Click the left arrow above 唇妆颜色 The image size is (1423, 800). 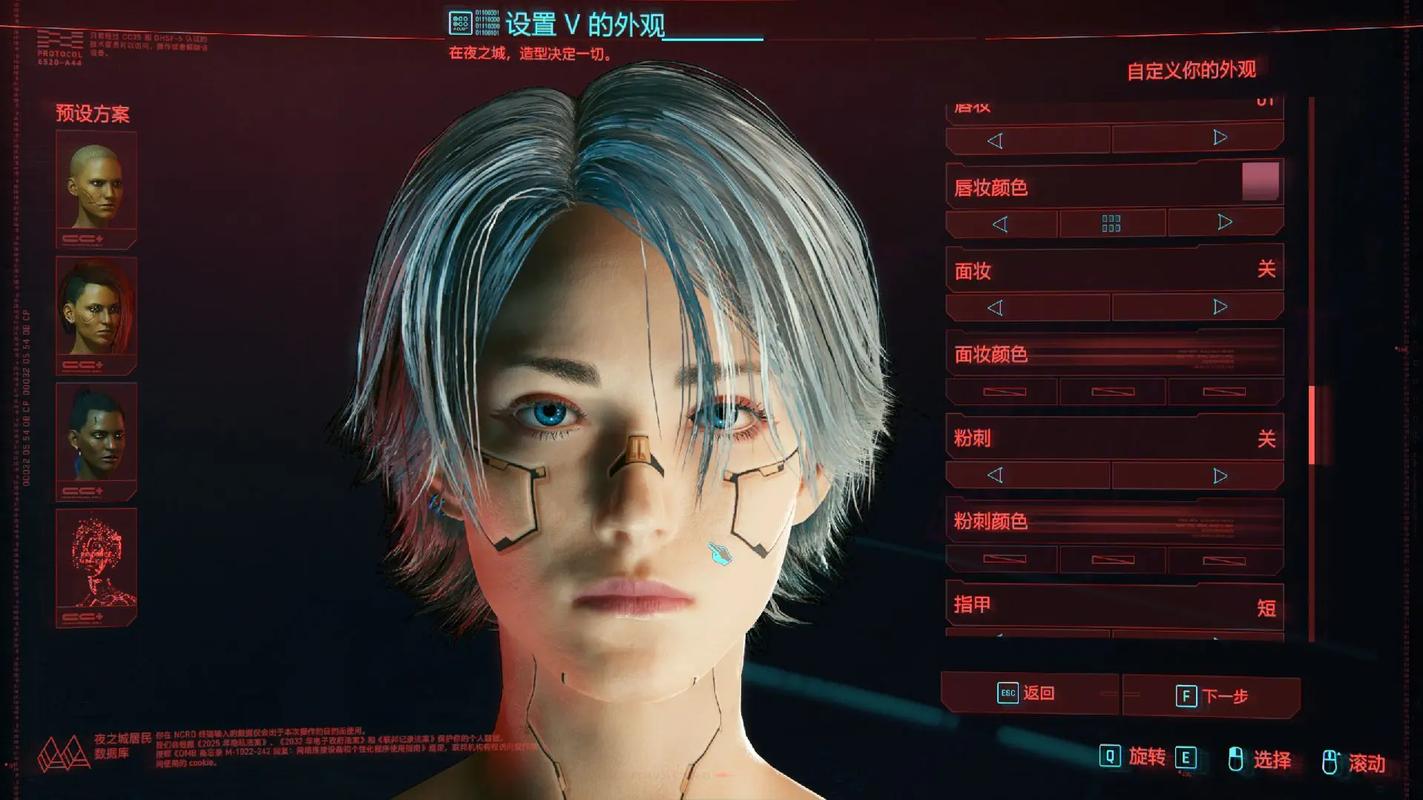coord(995,140)
